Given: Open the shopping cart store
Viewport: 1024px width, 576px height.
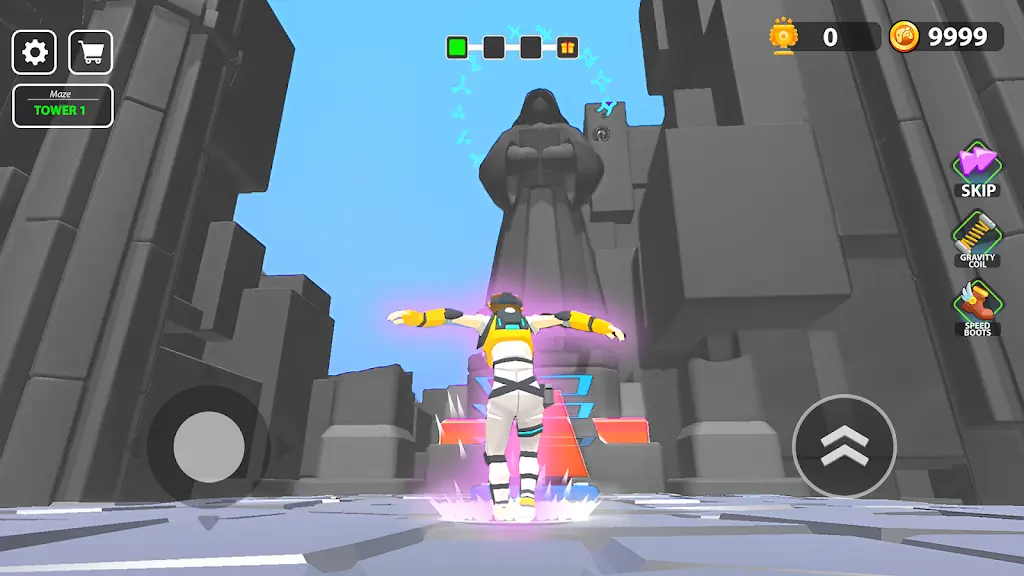Looking at the screenshot, I should tap(91, 52).
